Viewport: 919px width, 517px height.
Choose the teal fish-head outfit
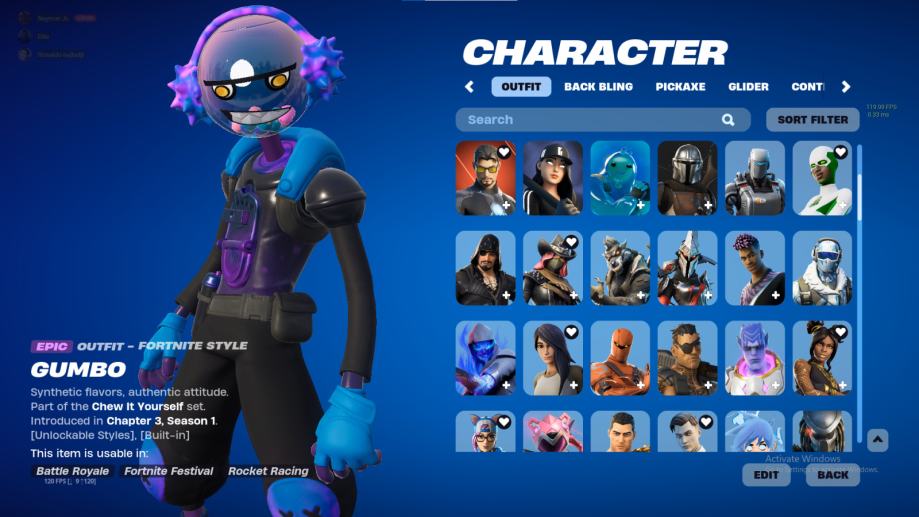point(620,178)
